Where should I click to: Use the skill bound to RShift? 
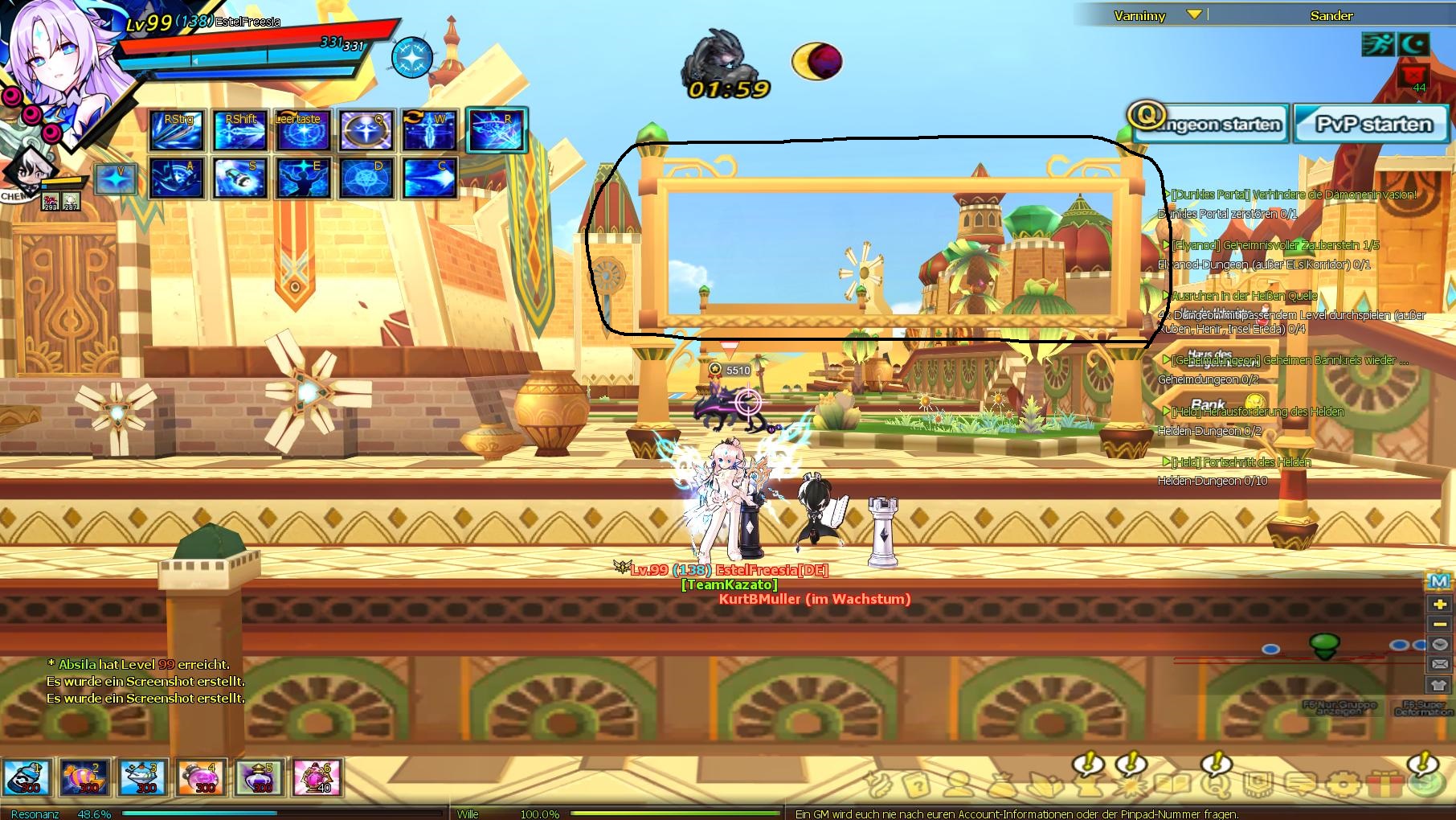tap(240, 130)
